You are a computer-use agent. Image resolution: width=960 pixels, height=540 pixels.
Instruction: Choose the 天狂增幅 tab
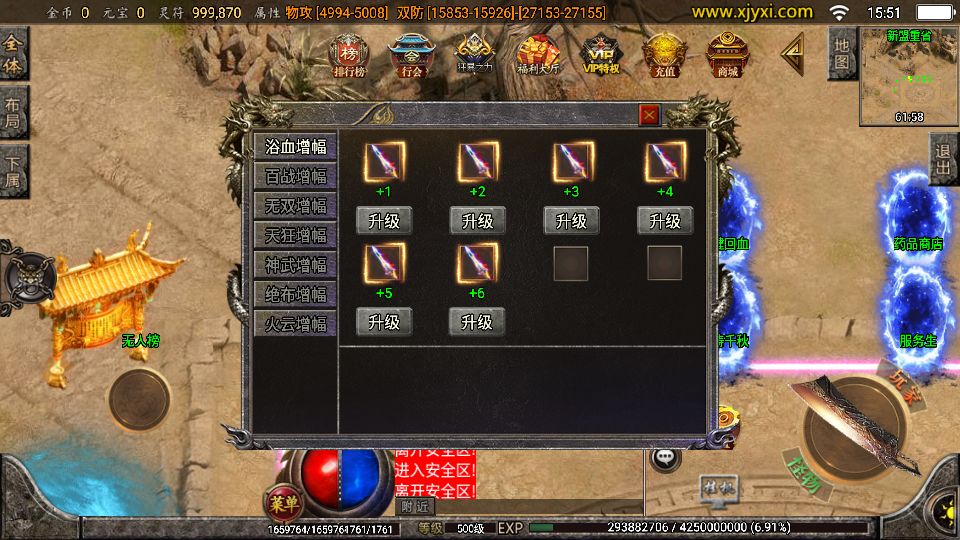pos(295,236)
